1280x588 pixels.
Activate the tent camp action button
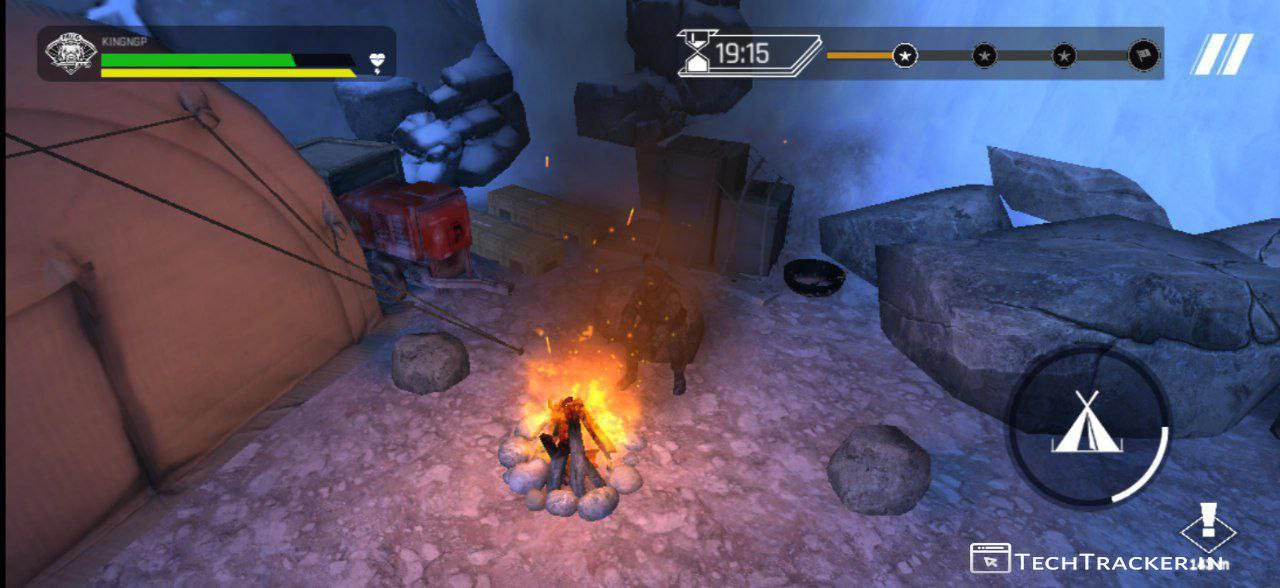[1087, 425]
